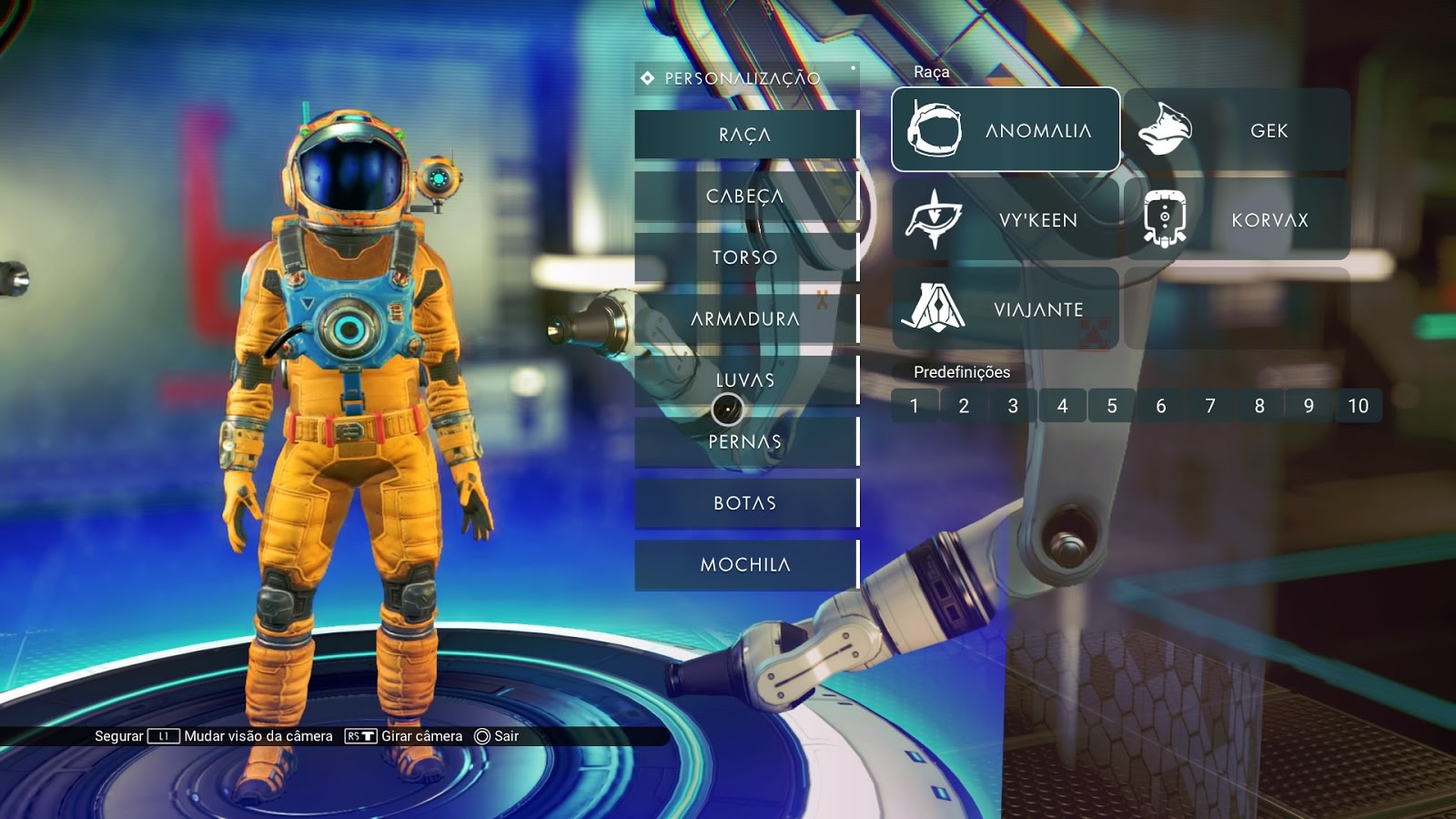Viewport: 1456px width, 819px height.
Task: Select the Gek race icon
Action: click(x=1166, y=129)
